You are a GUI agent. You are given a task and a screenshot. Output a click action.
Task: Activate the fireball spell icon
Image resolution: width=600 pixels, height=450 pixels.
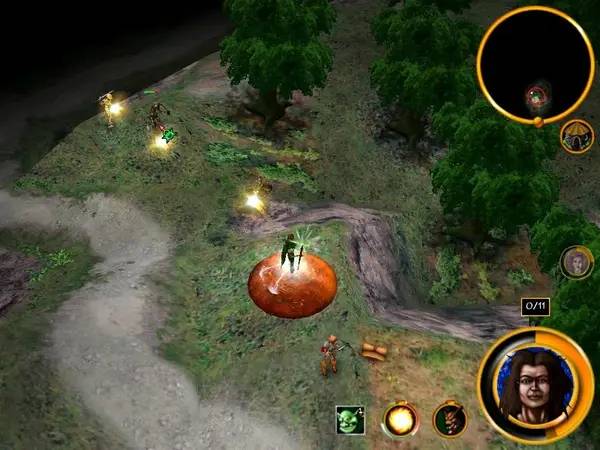(400, 420)
